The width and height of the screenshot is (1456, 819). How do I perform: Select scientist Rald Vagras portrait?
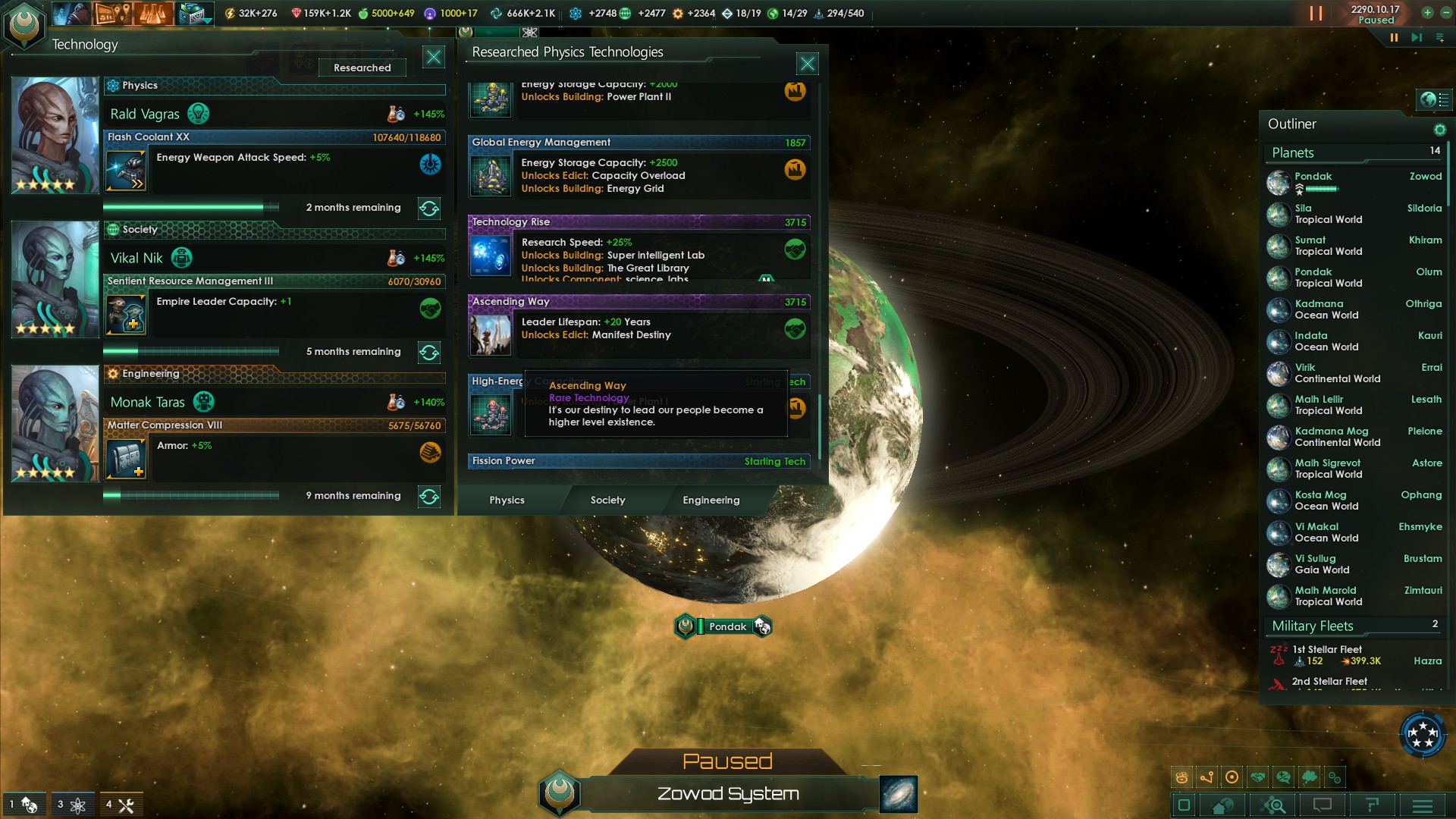point(55,135)
